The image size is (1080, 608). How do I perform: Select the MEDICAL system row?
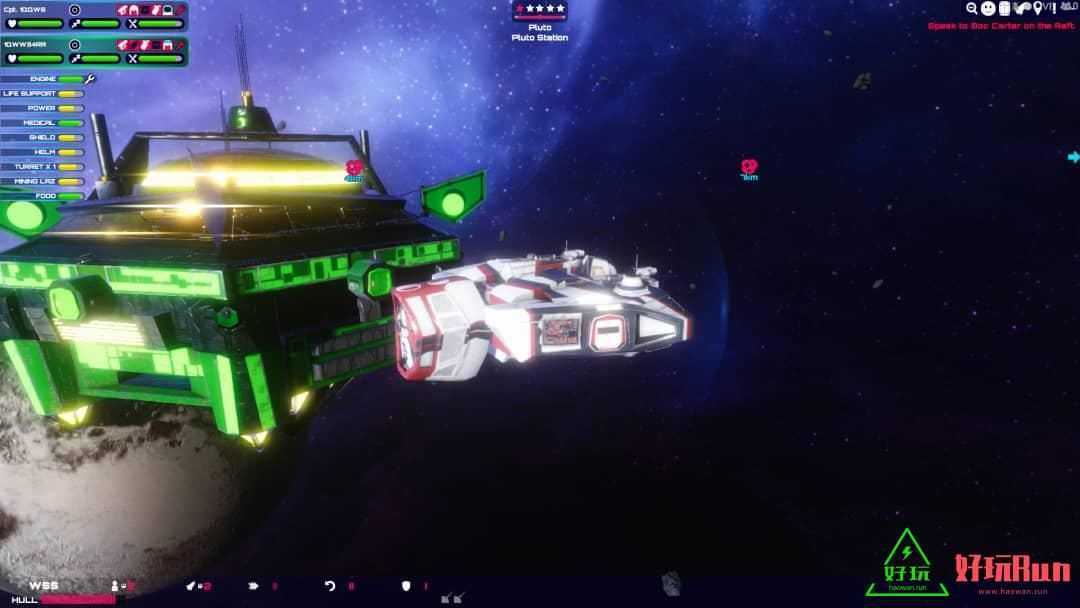[43, 123]
